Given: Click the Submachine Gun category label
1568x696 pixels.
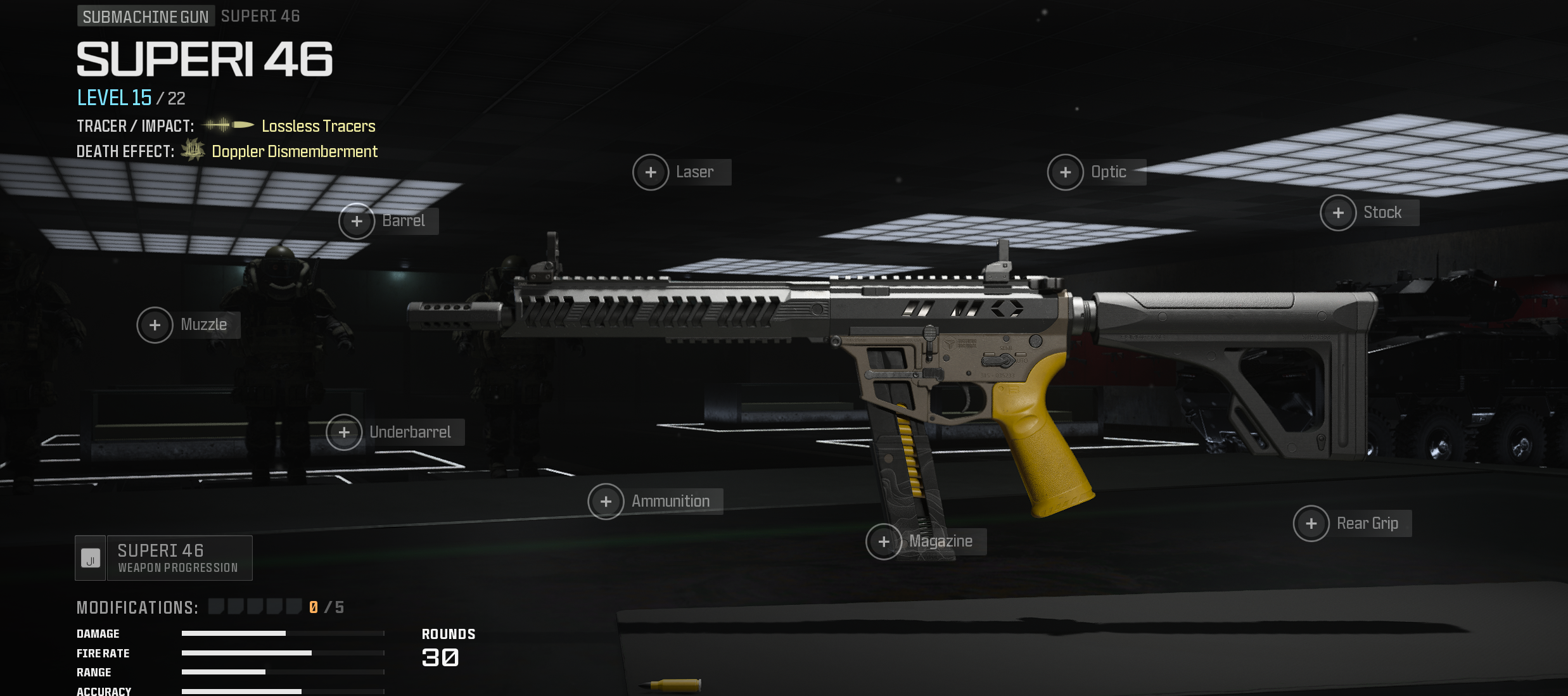Looking at the screenshot, I should (145, 16).
